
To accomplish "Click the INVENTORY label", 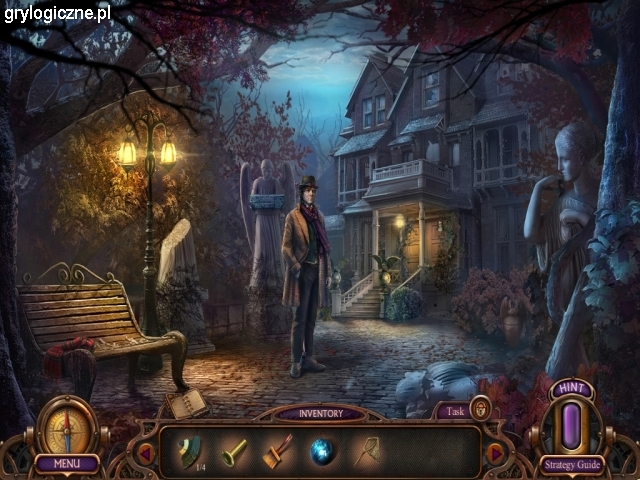I will 321,413.
